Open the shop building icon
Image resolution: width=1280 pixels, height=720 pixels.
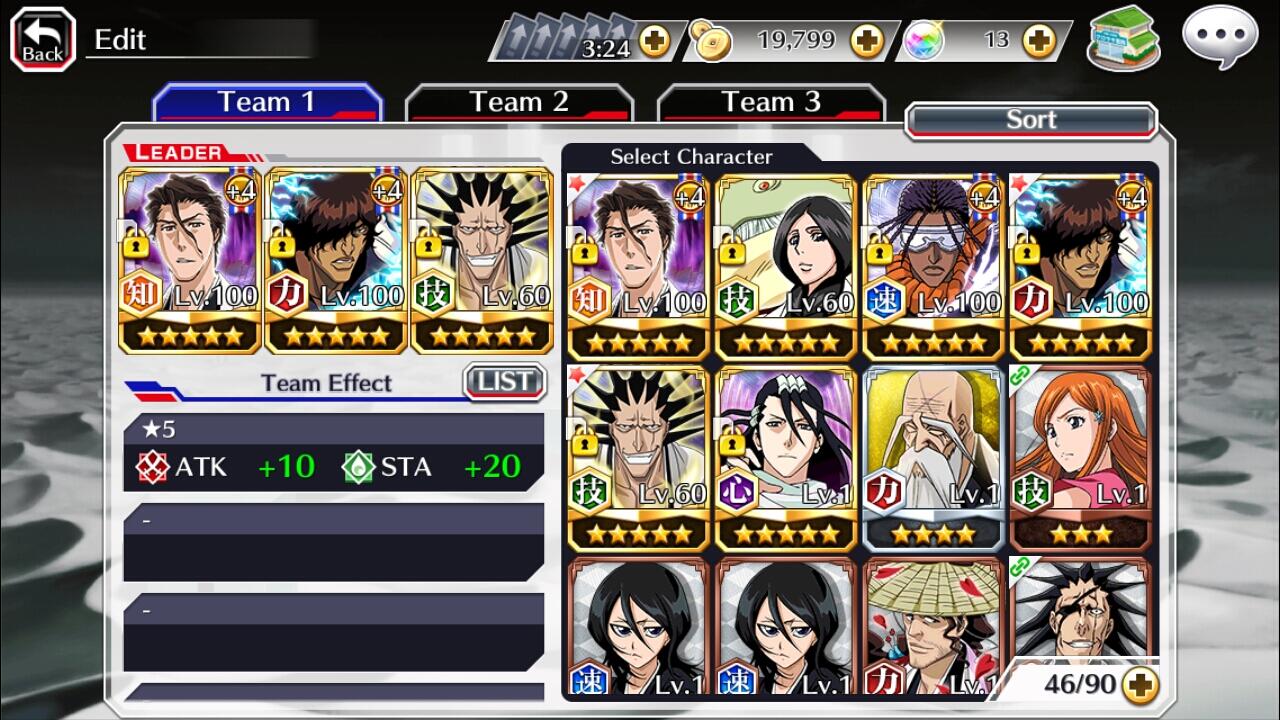click(1123, 39)
